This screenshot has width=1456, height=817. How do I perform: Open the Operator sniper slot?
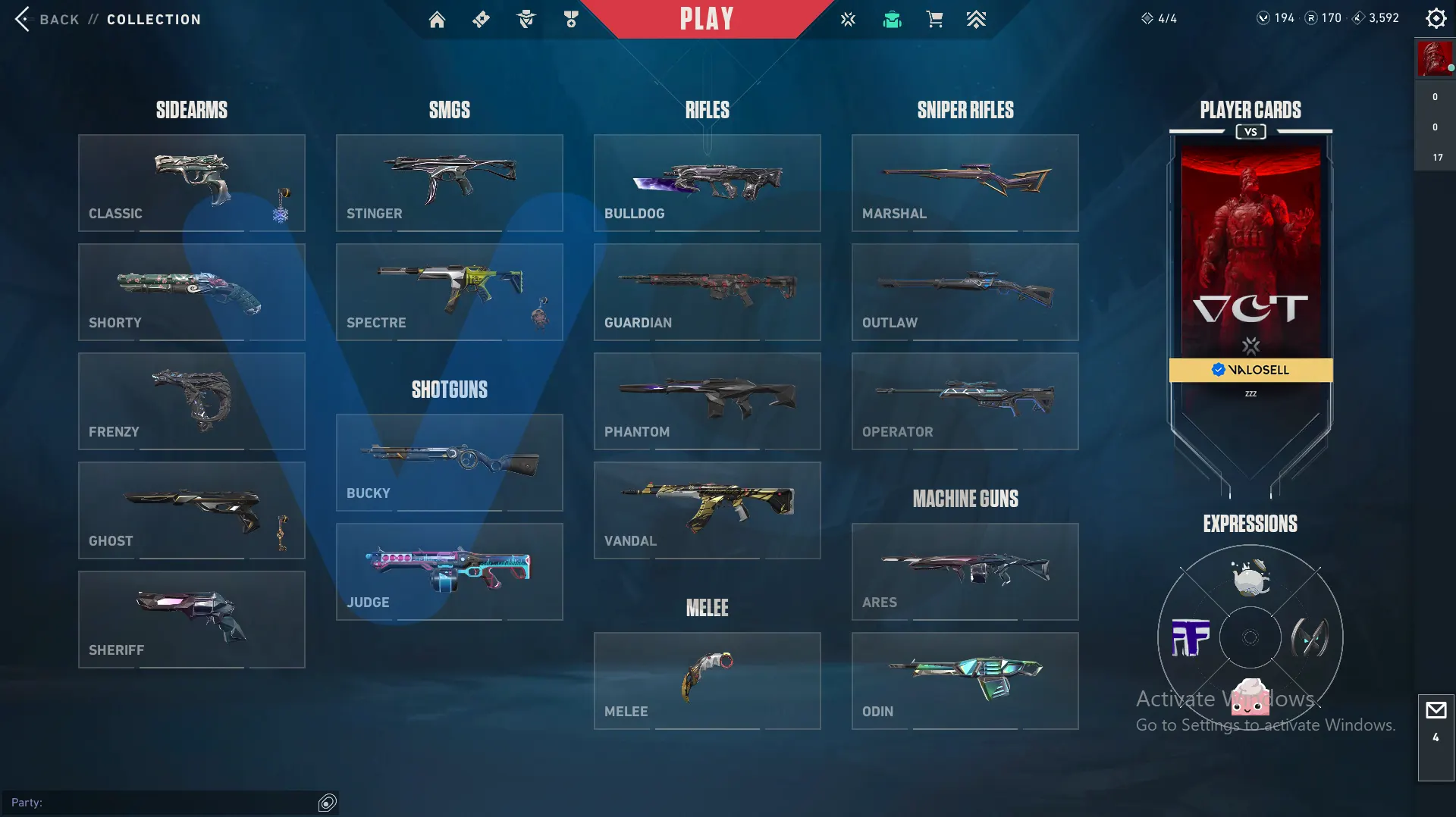[965, 401]
